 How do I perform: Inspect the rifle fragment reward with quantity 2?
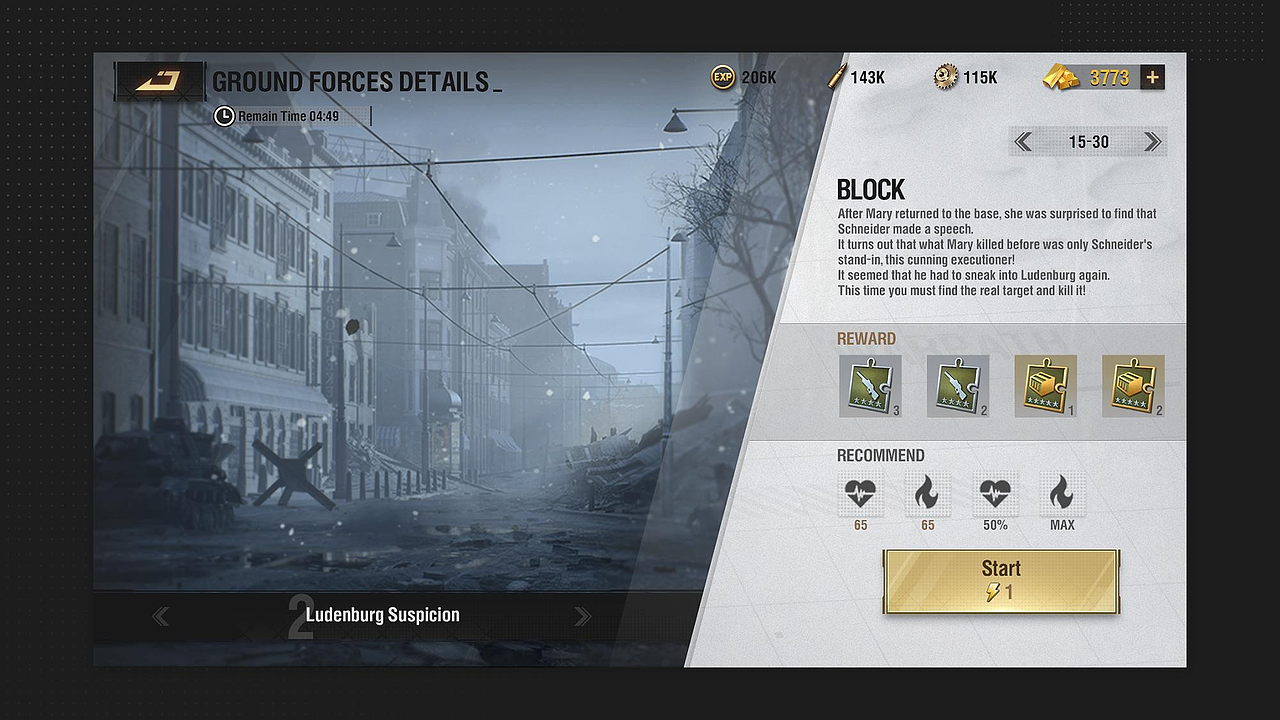point(957,385)
